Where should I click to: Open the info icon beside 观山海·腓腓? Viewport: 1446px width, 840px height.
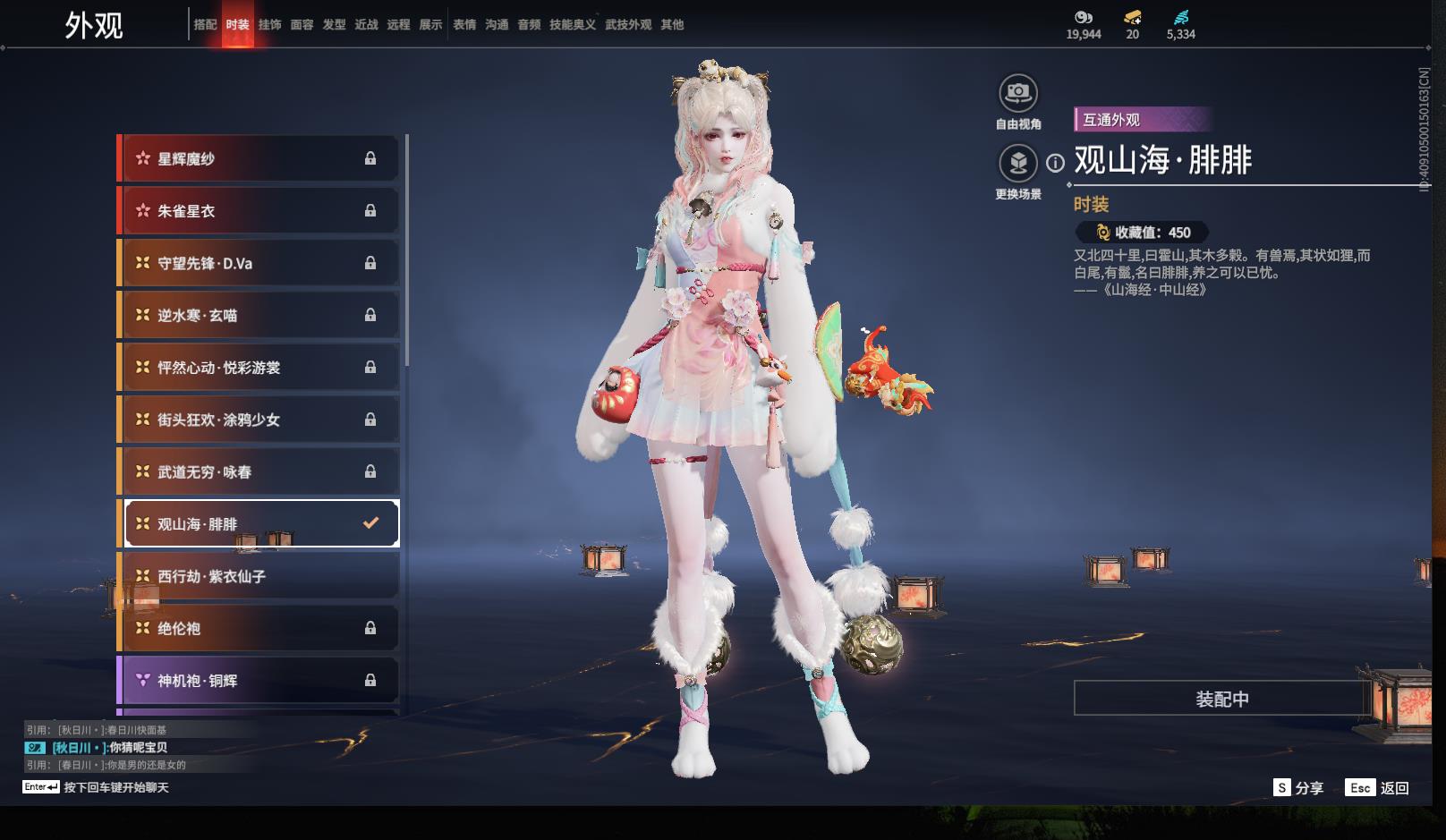tap(1056, 163)
